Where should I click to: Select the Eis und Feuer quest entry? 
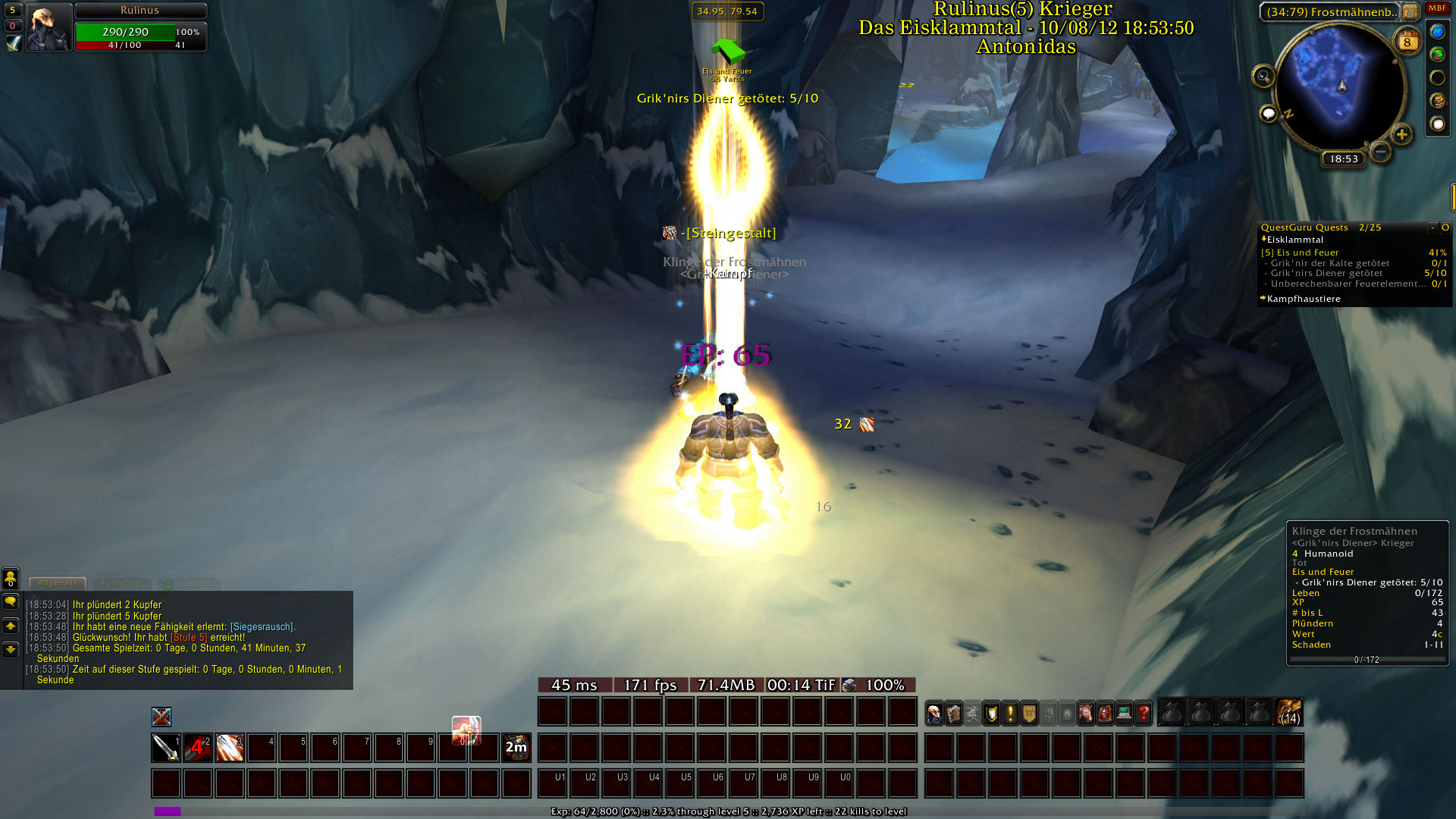(1307, 253)
